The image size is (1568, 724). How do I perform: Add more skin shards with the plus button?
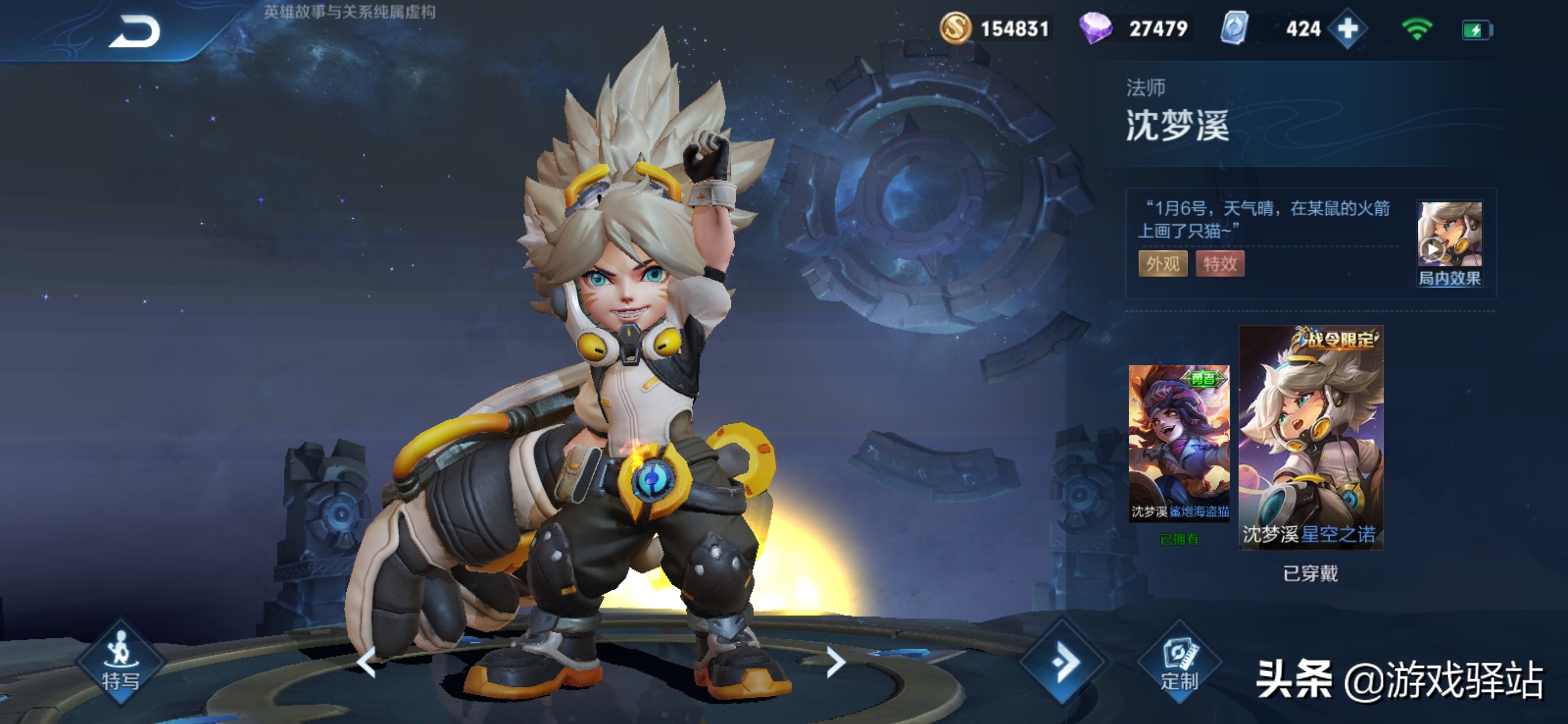pos(1347,29)
